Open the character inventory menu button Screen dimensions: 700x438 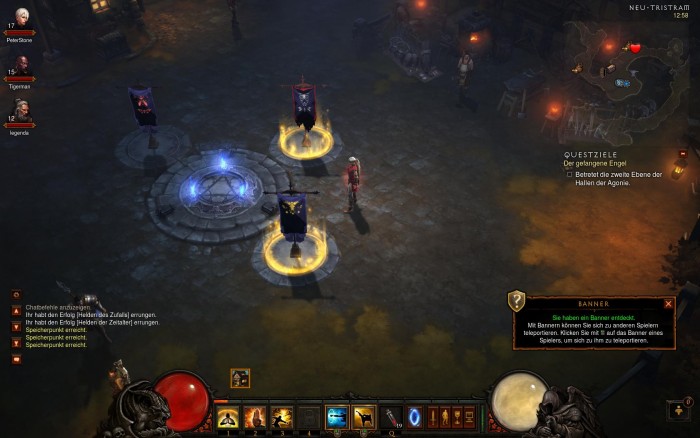point(445,417)
